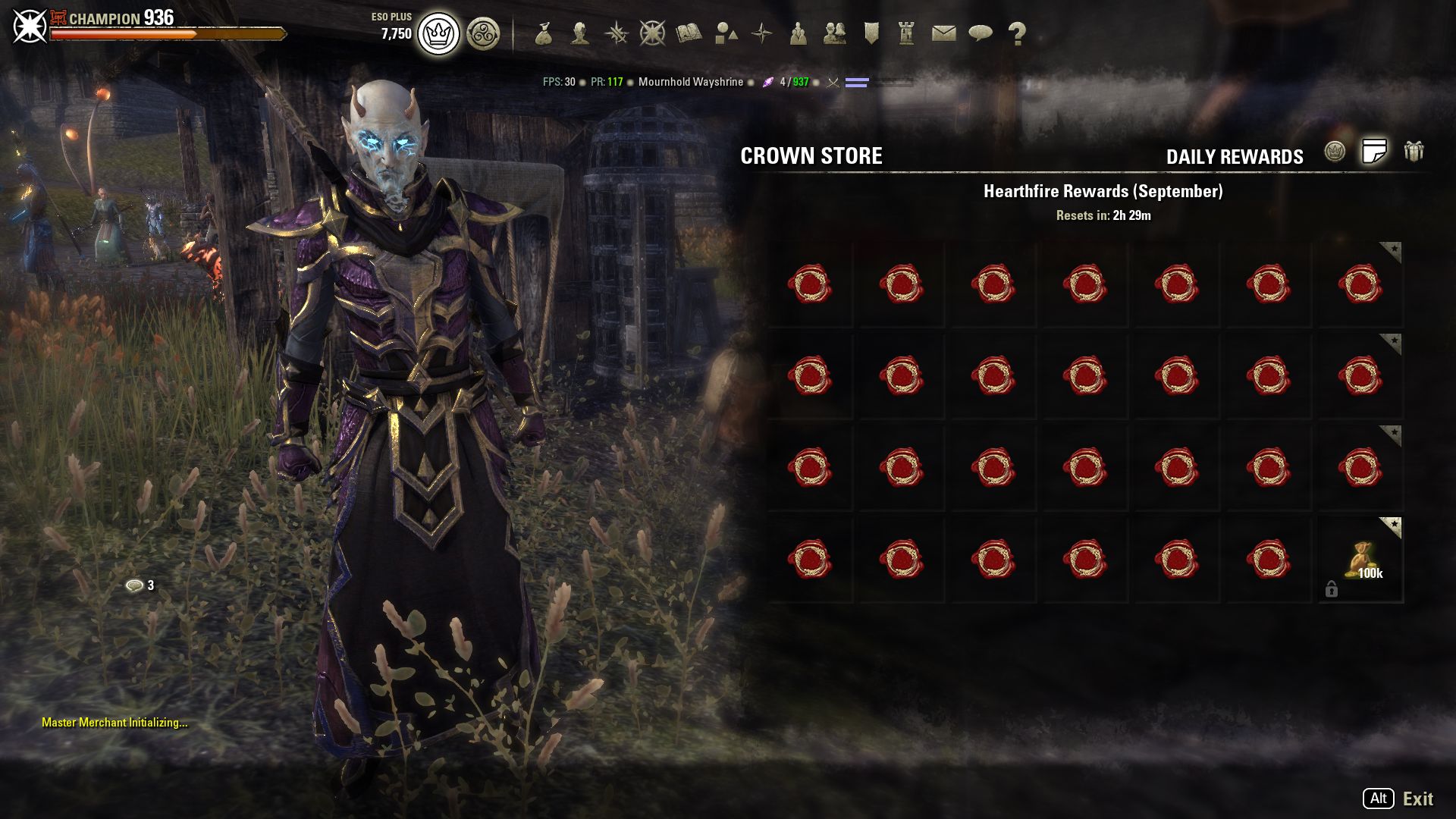Open the journal book icon
Image resolution: width=1456 pixels, height=819 pixels.
[x=689, y=33]
